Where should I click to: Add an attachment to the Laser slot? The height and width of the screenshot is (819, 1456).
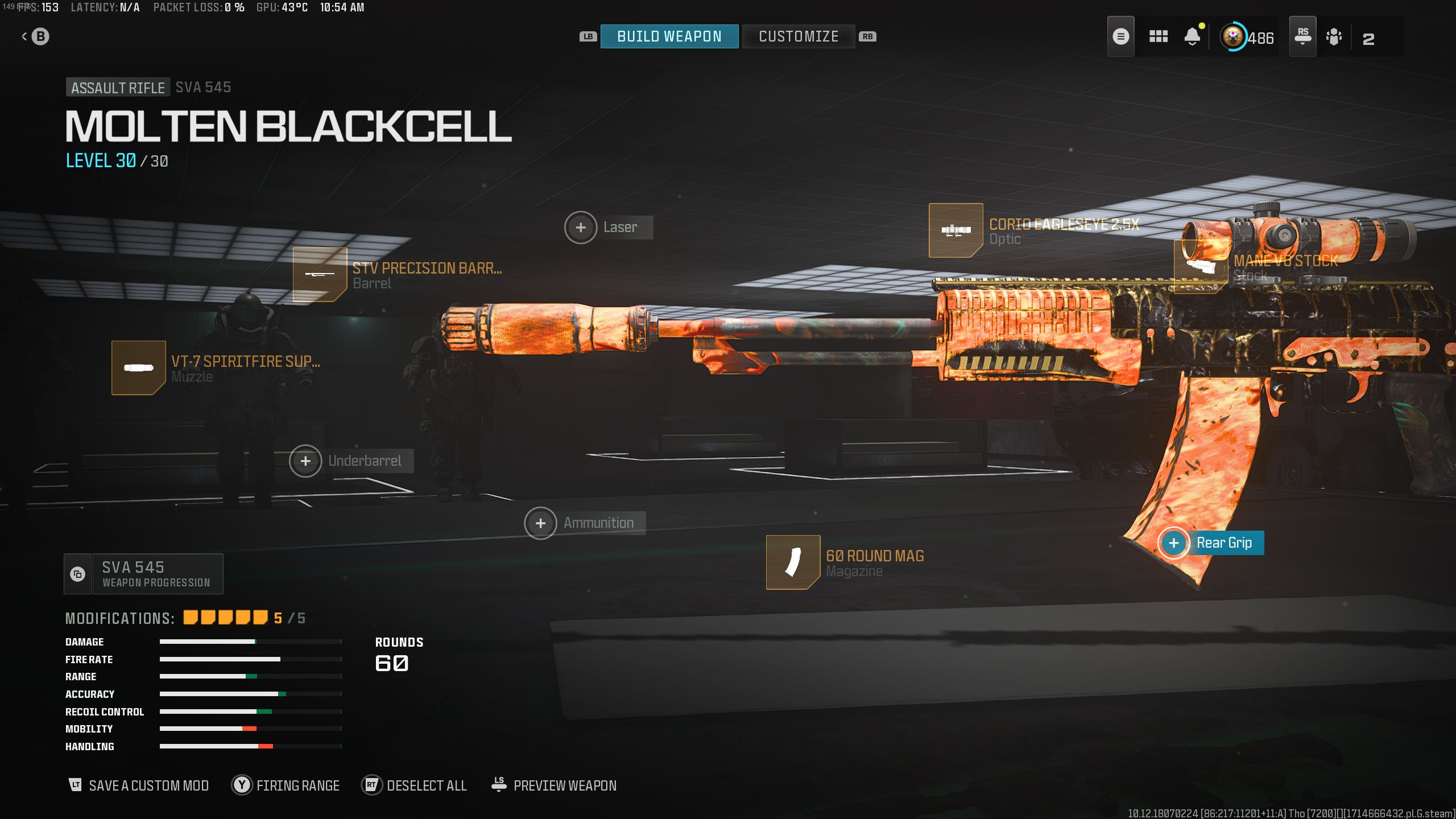[581, 227]
